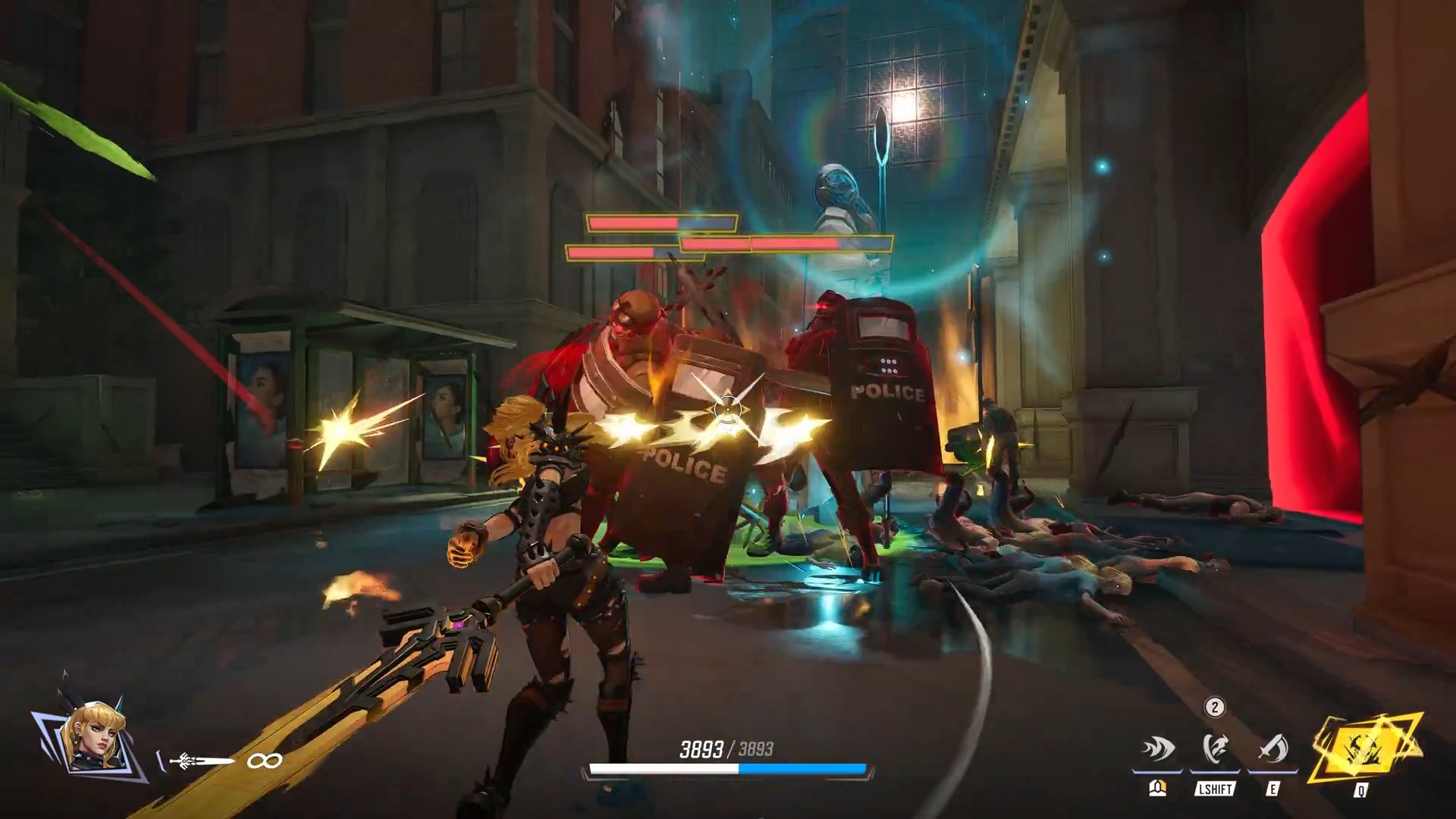Image resolution: width=1456 pixels, height=819 pixels.
Task: Use the demon-head dash ability
Action: point(1215,749)
